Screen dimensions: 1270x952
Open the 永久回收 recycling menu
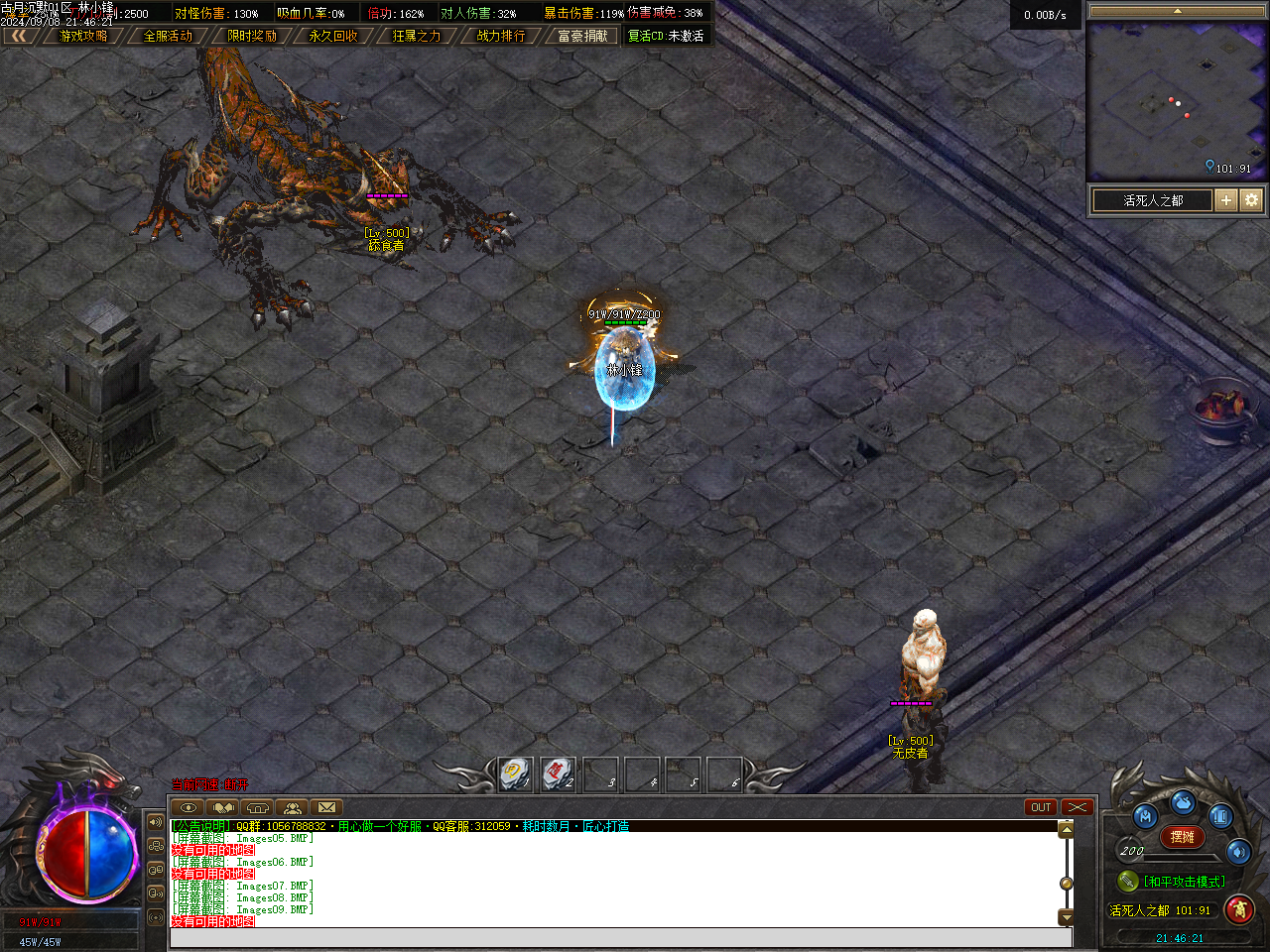(333, 36)
